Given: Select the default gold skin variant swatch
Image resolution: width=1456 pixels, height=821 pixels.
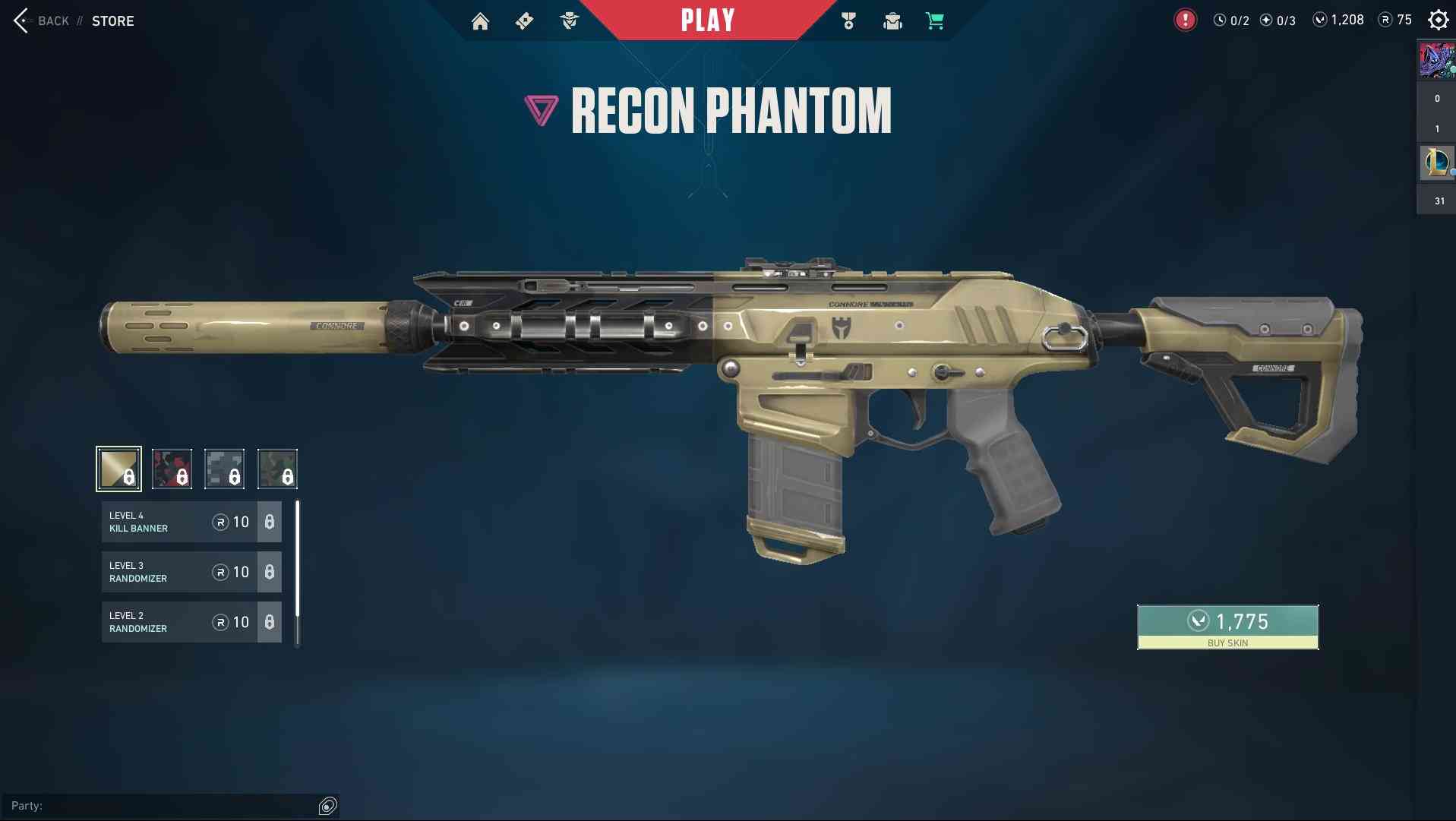Looking at the screenshot, I should coord(118,469).
